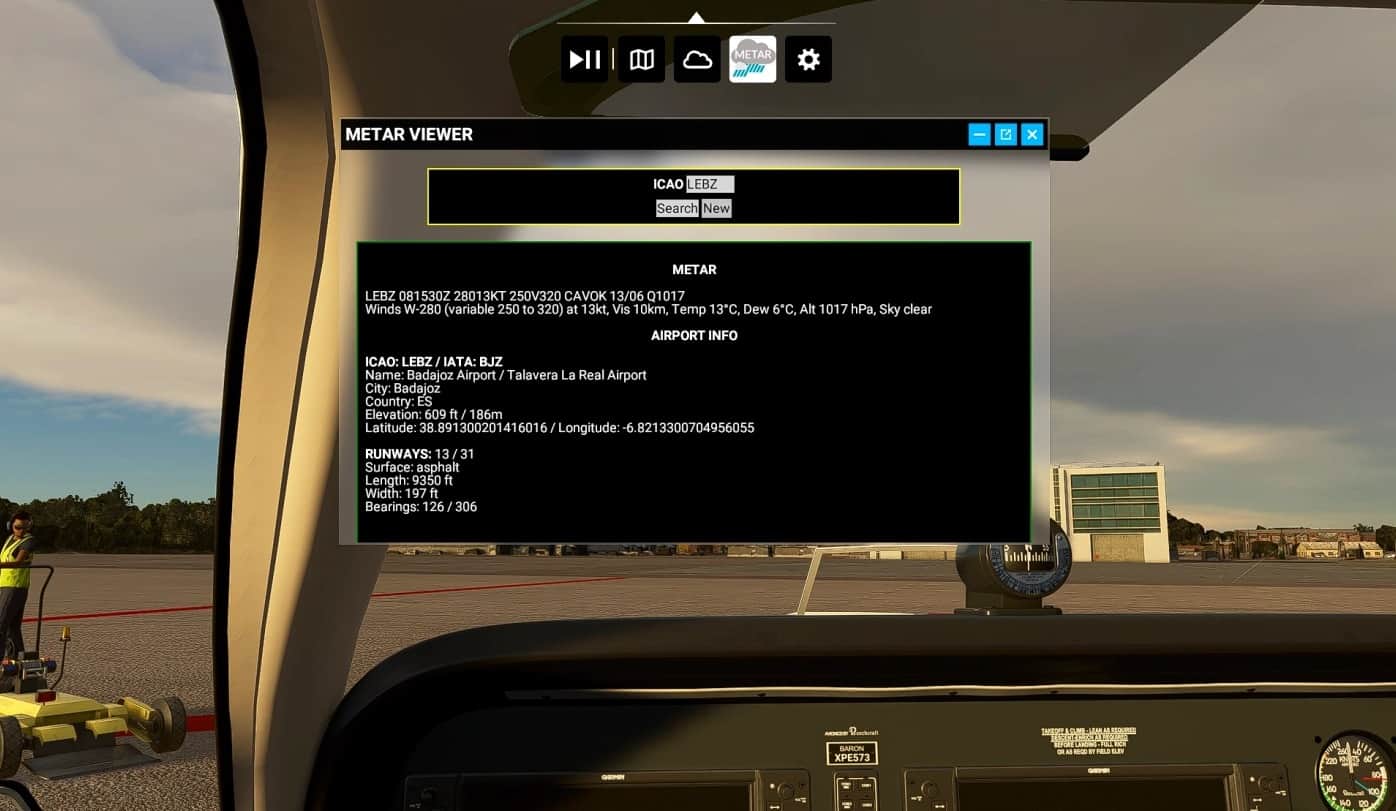Open the weather cloud toolbar icon

tap(697, 60)
